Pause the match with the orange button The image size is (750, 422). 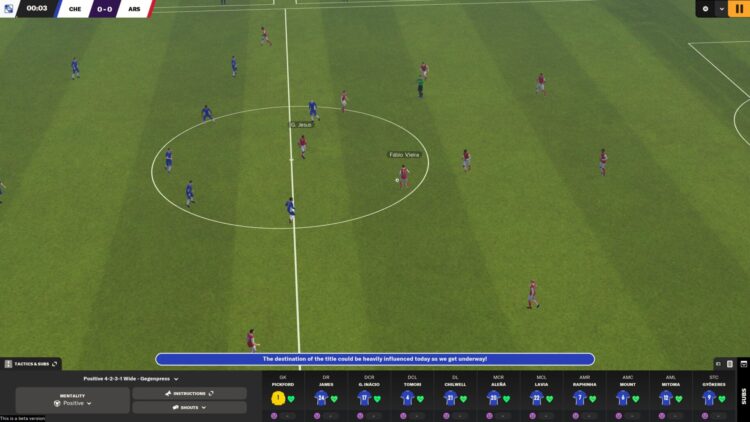740,9
